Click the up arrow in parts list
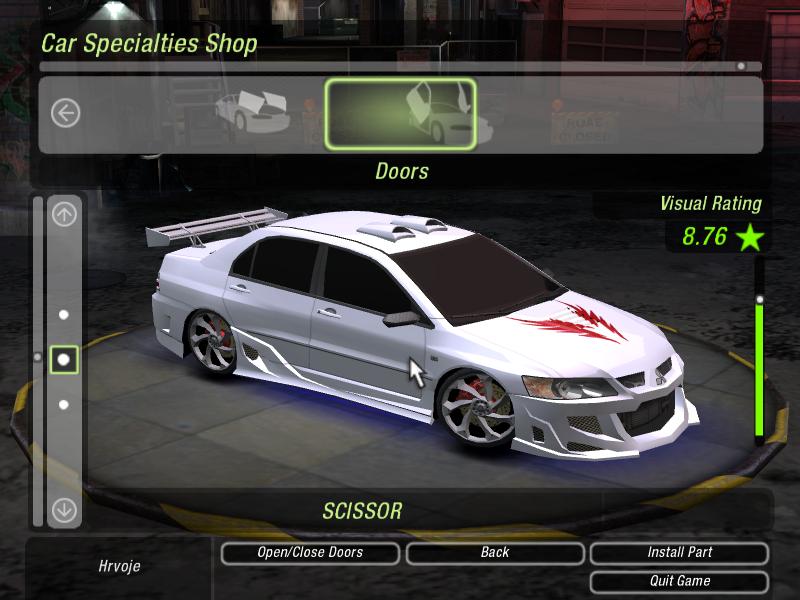 [x=64, y=214]
